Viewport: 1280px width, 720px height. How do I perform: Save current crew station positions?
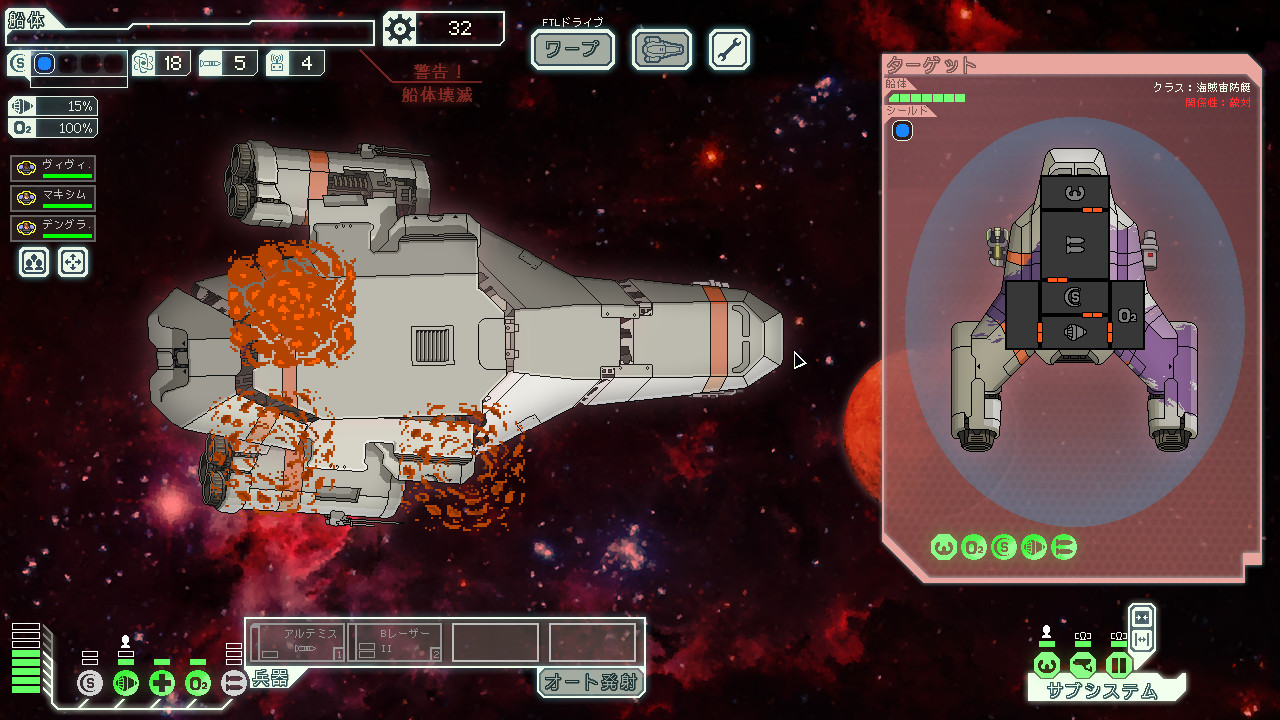(x=34, y=262)
